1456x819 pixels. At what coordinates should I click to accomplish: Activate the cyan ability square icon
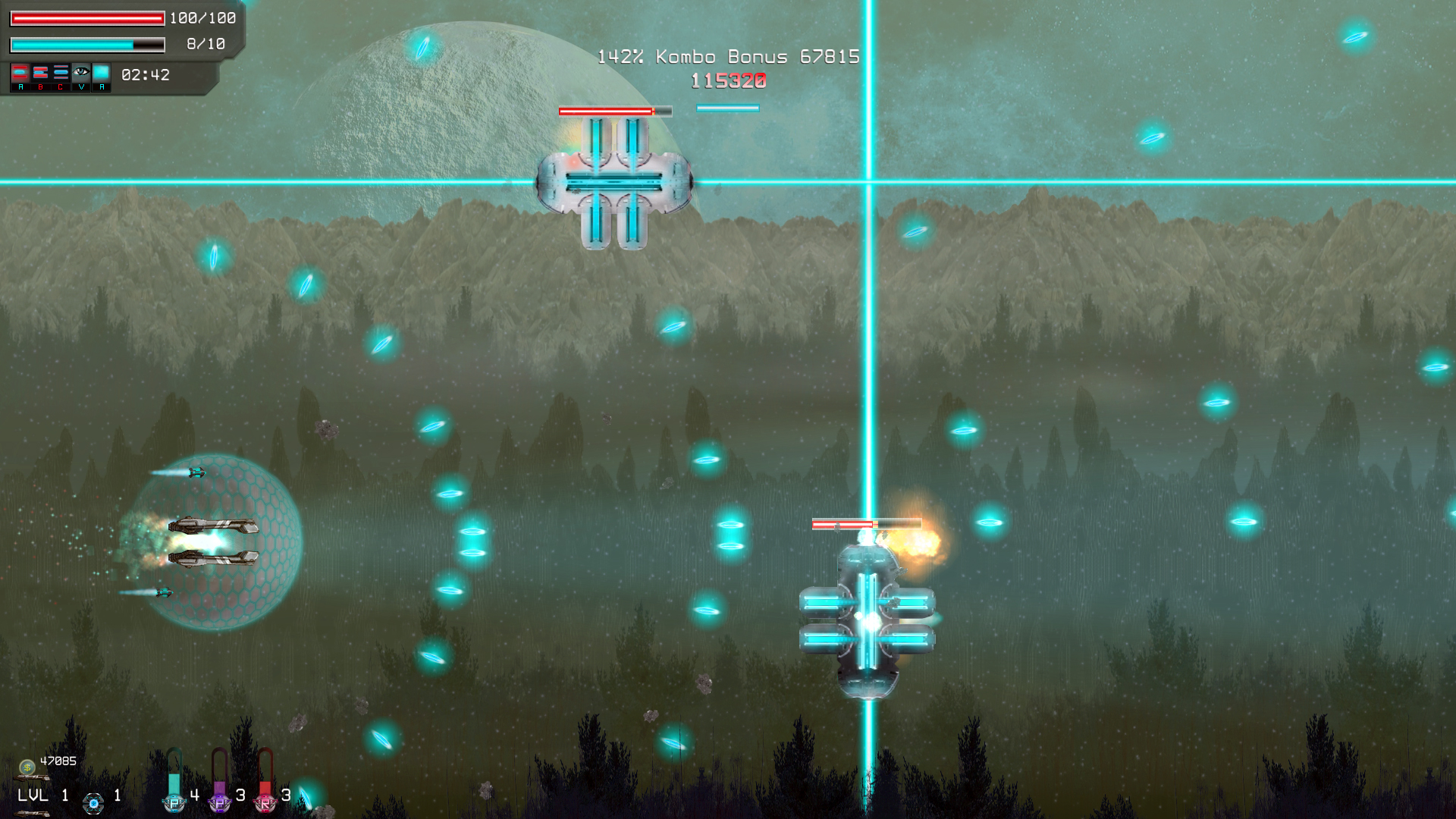[102, 72]
